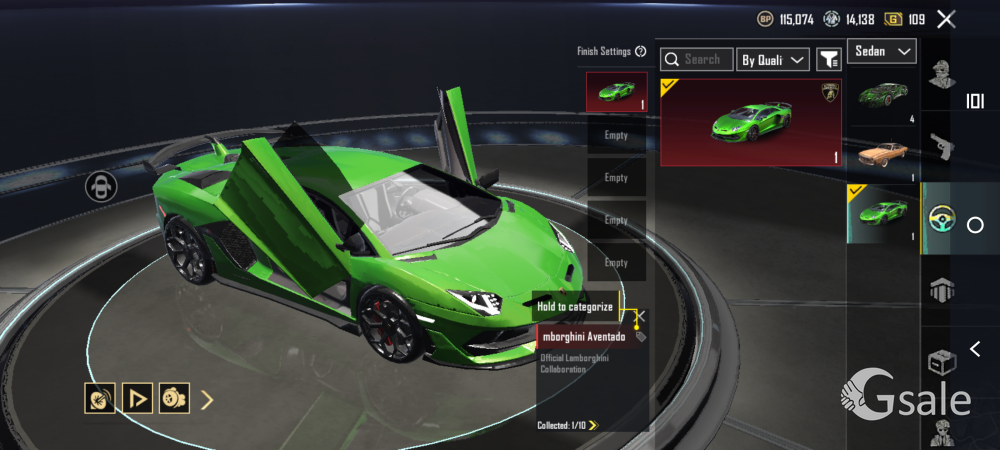Play the vehicle preview animation
The image size is (1000, 450).
[136, 400]
